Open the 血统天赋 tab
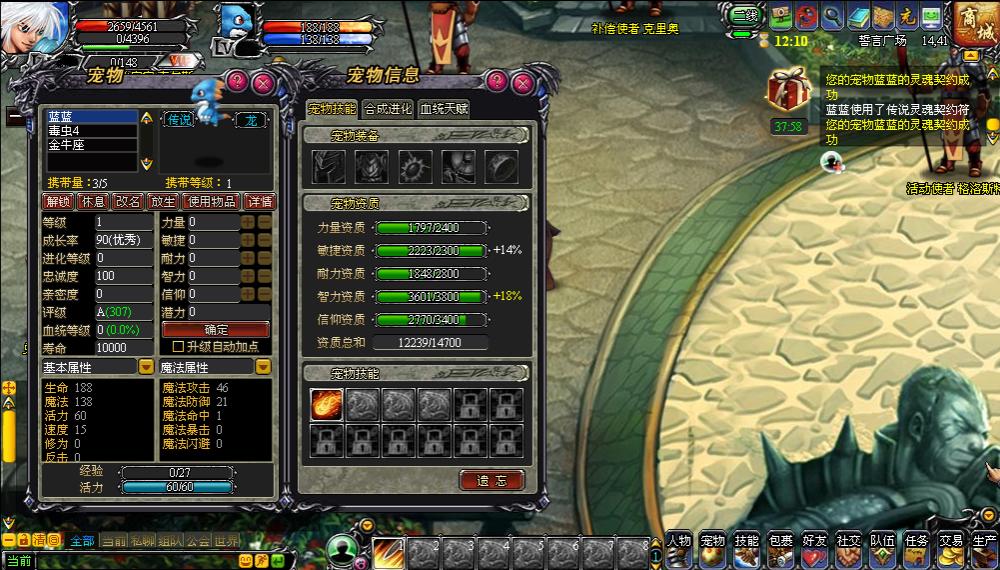The width and height of the screenshot is (1000, 570). pyautogui.click(x=443, y=109)
